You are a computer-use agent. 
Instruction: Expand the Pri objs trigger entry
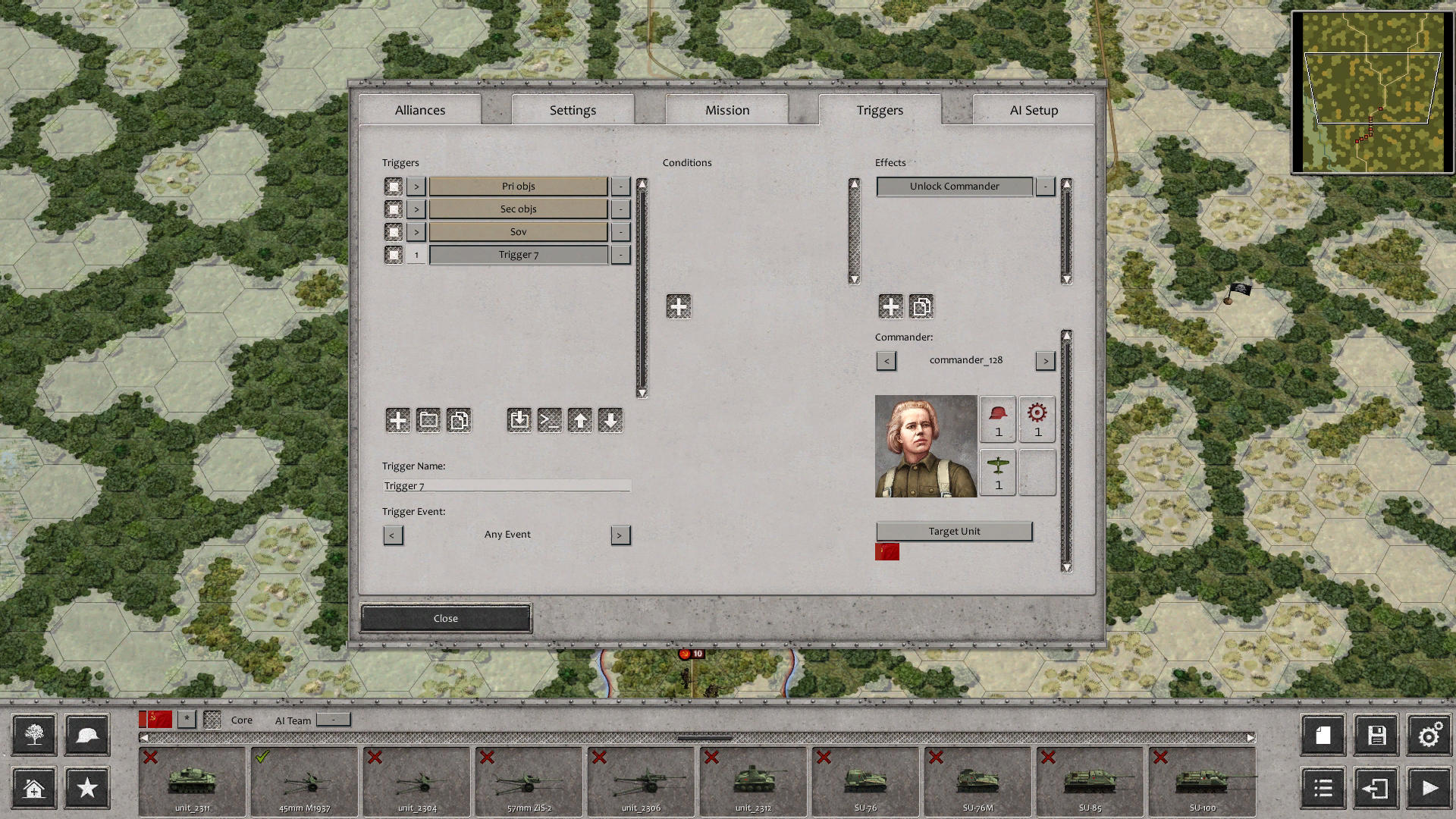click(416, 186)
